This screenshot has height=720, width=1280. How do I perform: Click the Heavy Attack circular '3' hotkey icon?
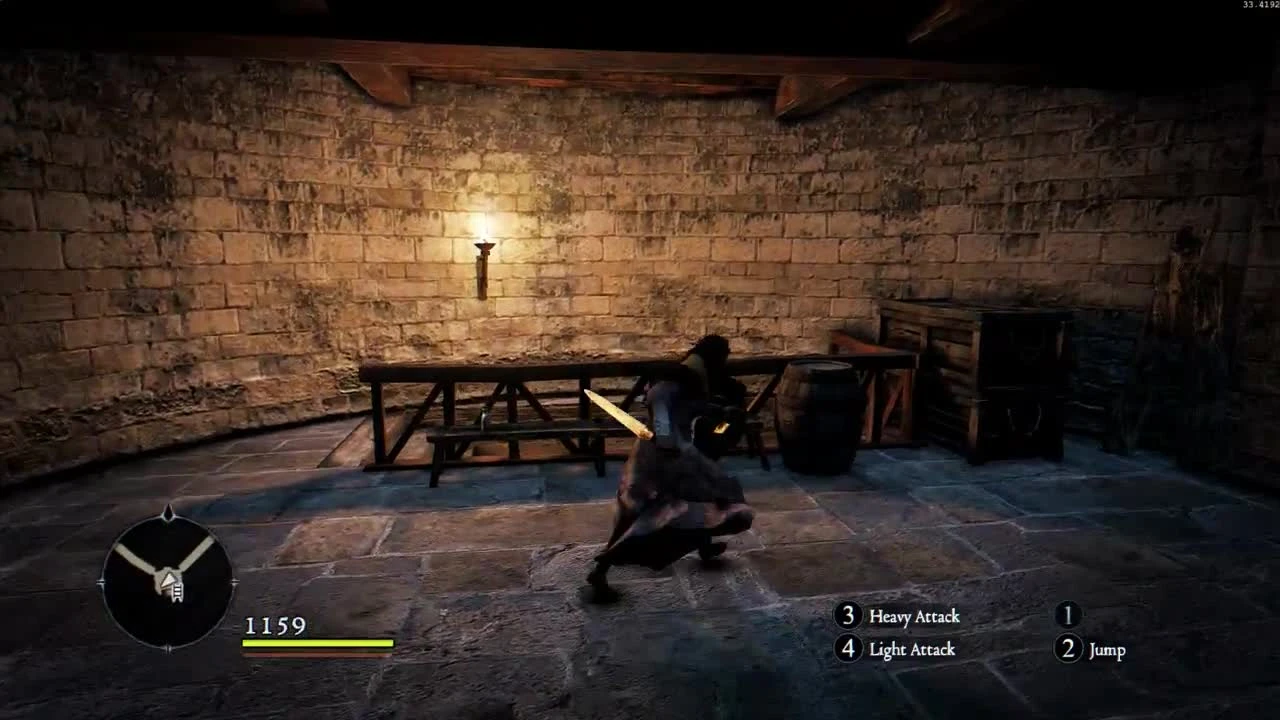tap(851, 617)
